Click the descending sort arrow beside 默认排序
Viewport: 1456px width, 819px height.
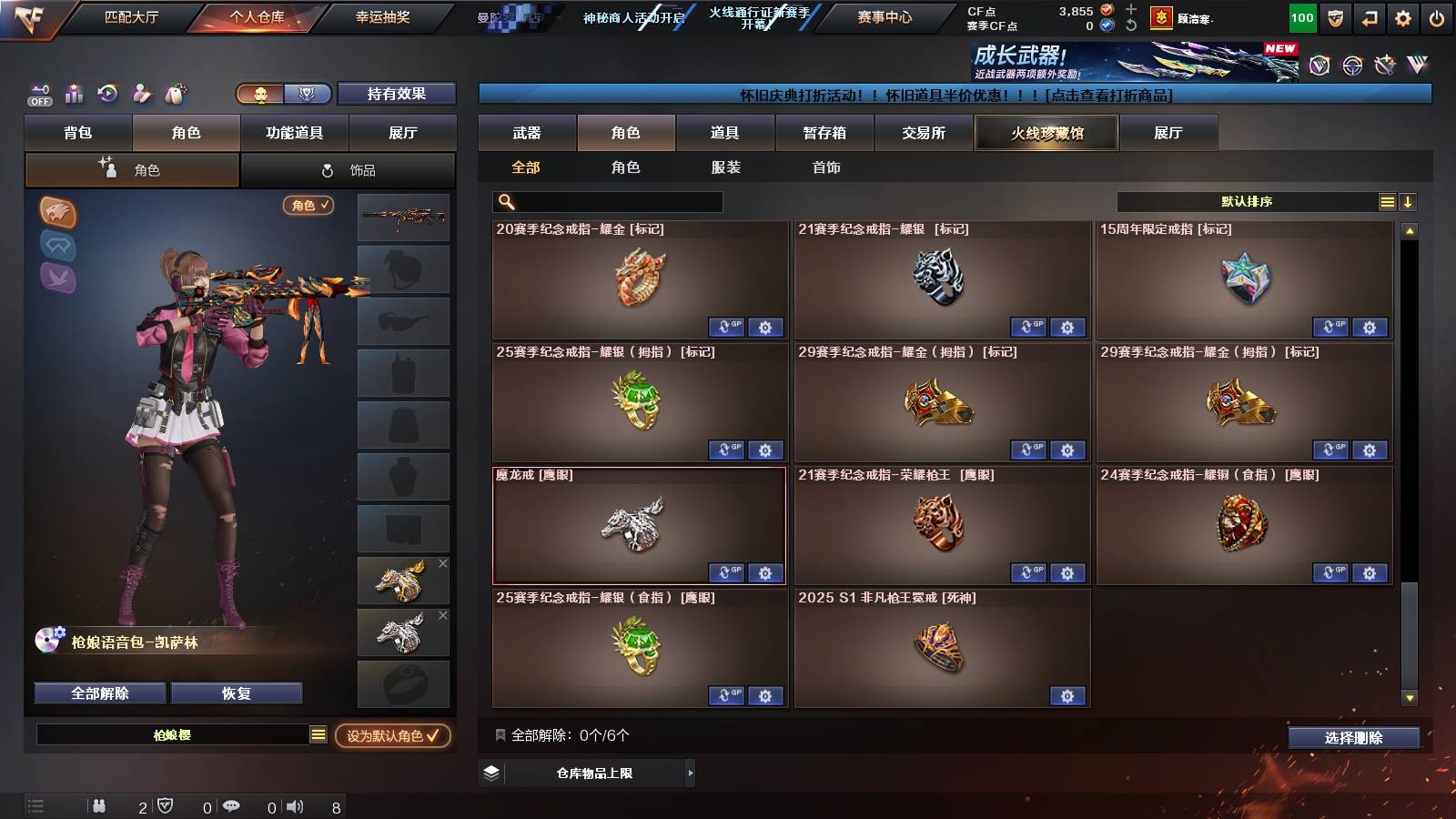tap(1408, 202)
